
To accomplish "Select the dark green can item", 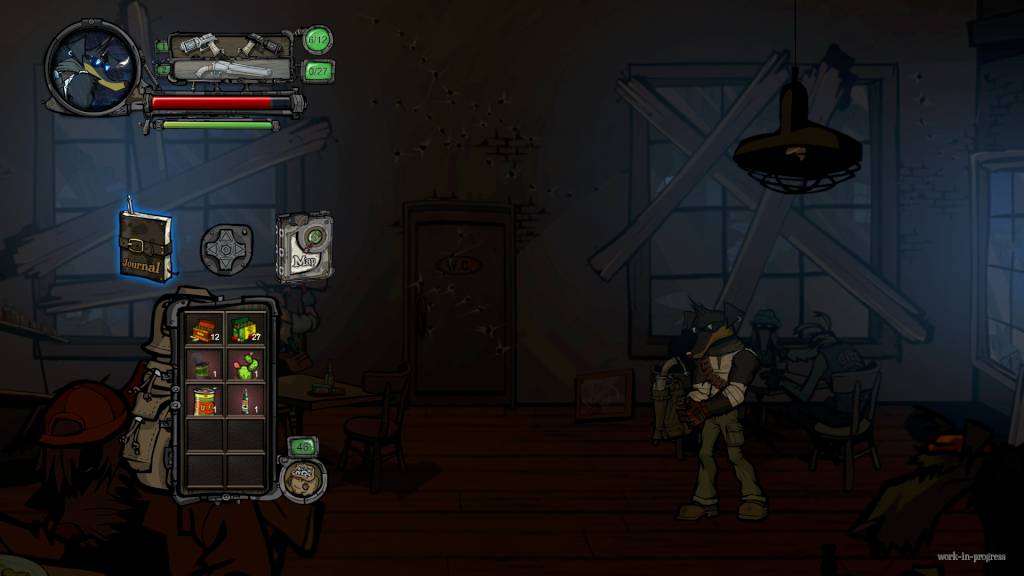I will pos(205,365).
